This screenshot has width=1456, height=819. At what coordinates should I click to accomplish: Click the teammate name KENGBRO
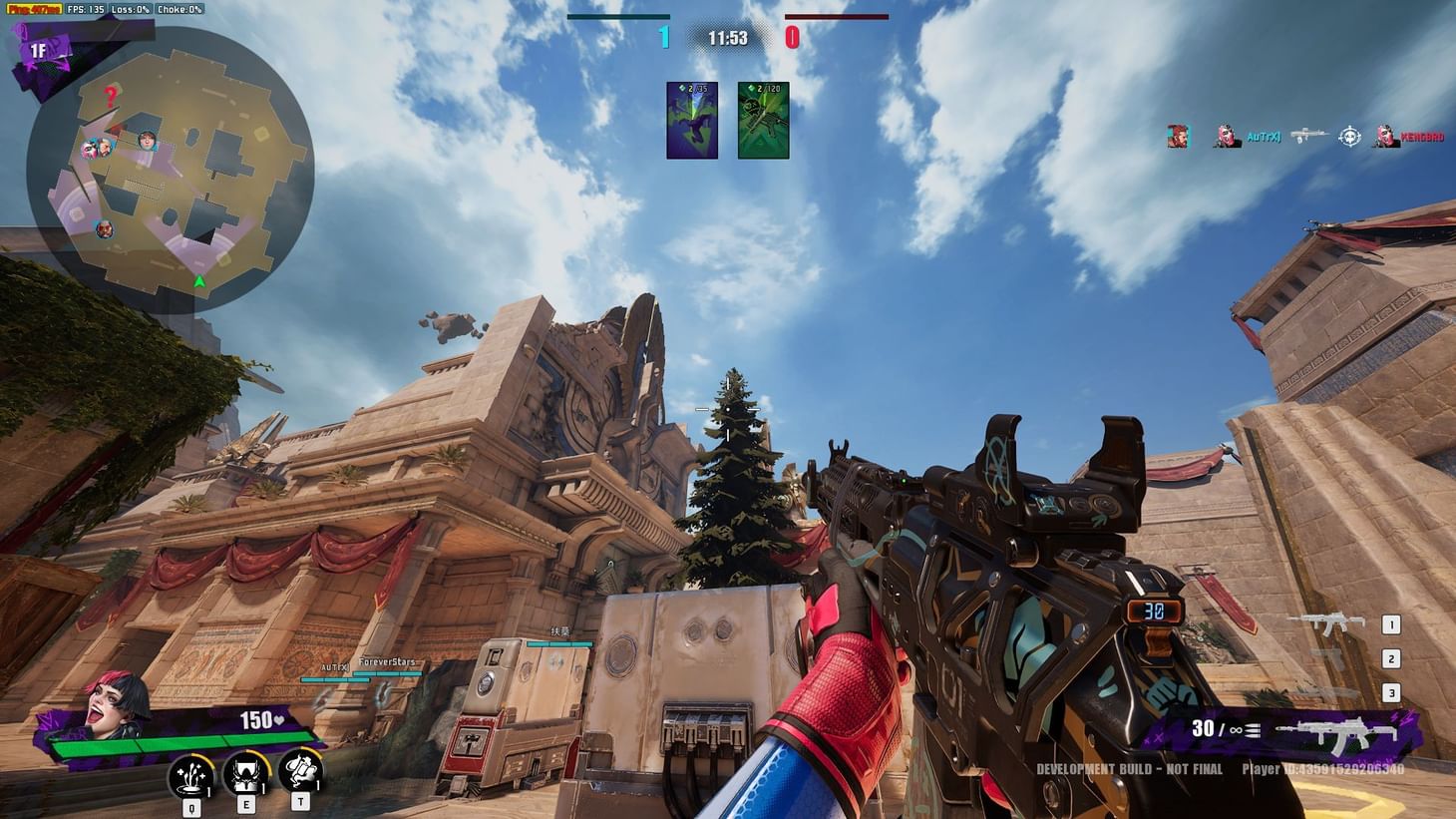click(x=1421, y=136)
